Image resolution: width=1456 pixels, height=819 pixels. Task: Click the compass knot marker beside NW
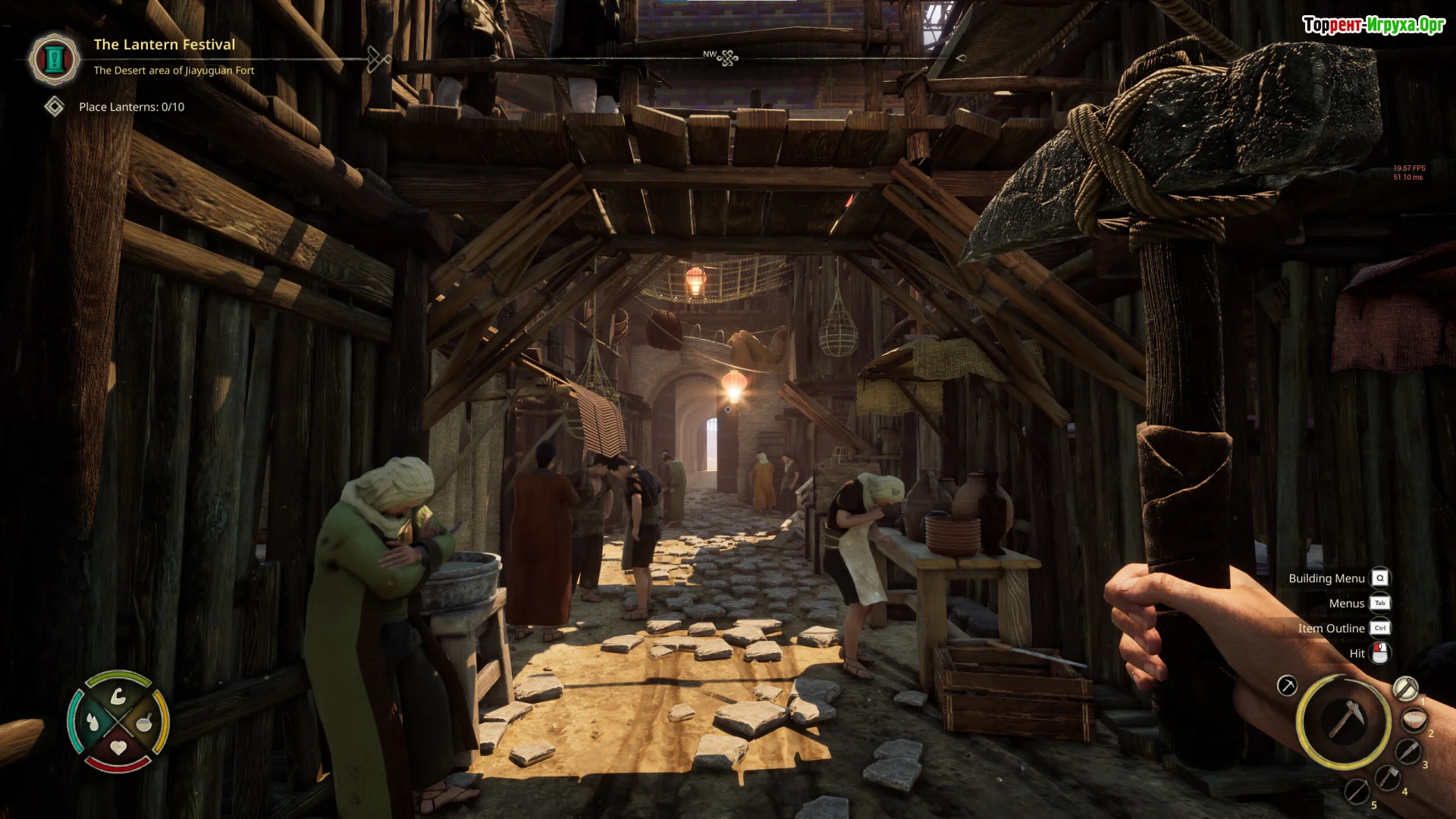pyautogui.click(x=728, y=58)
